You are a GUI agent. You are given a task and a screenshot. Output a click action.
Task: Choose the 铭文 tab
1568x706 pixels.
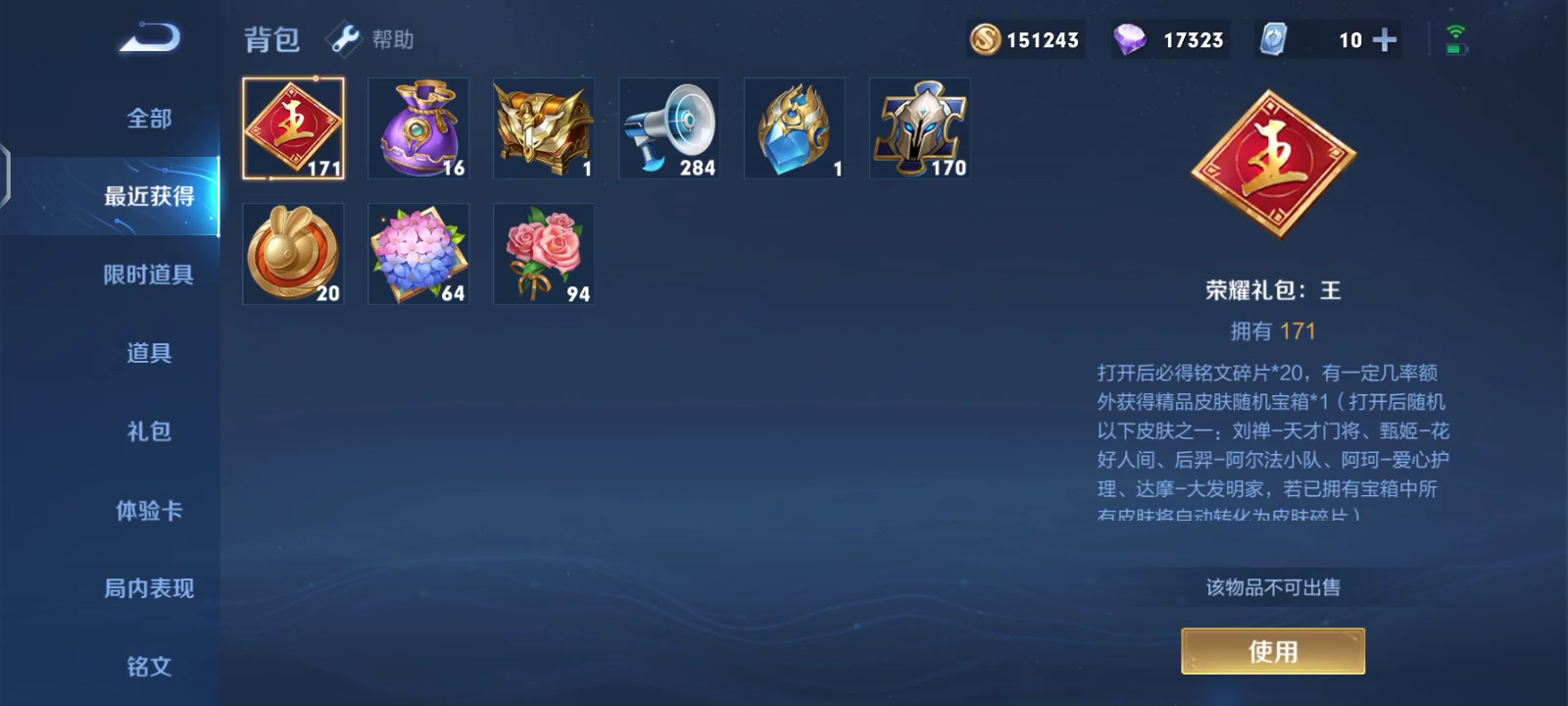click(149, 667)
